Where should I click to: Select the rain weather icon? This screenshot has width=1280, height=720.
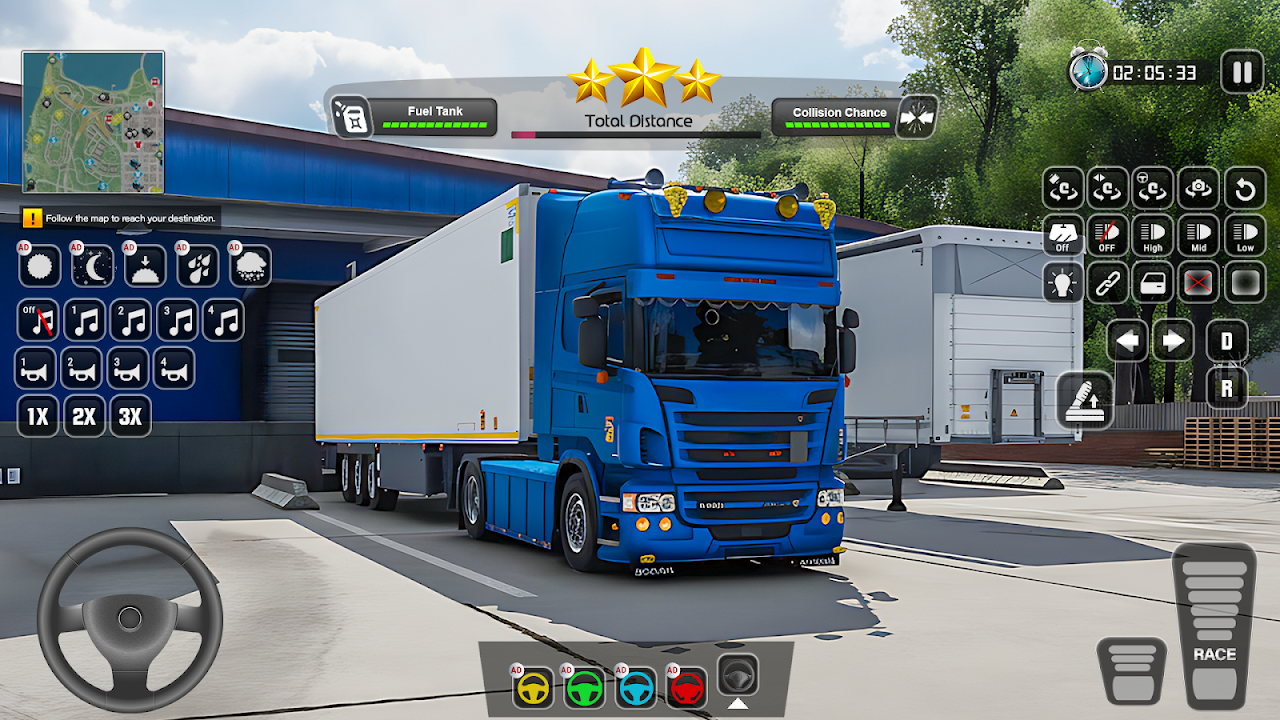pyautogui.click(x=197, y=266)
